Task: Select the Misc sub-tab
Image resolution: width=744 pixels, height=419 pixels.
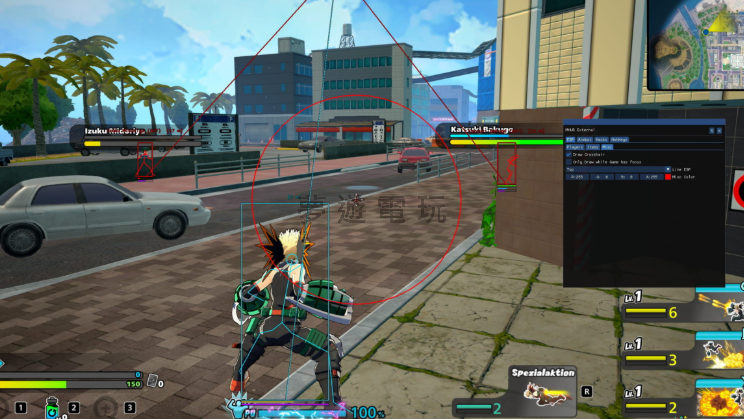Action: click(607, 147)
